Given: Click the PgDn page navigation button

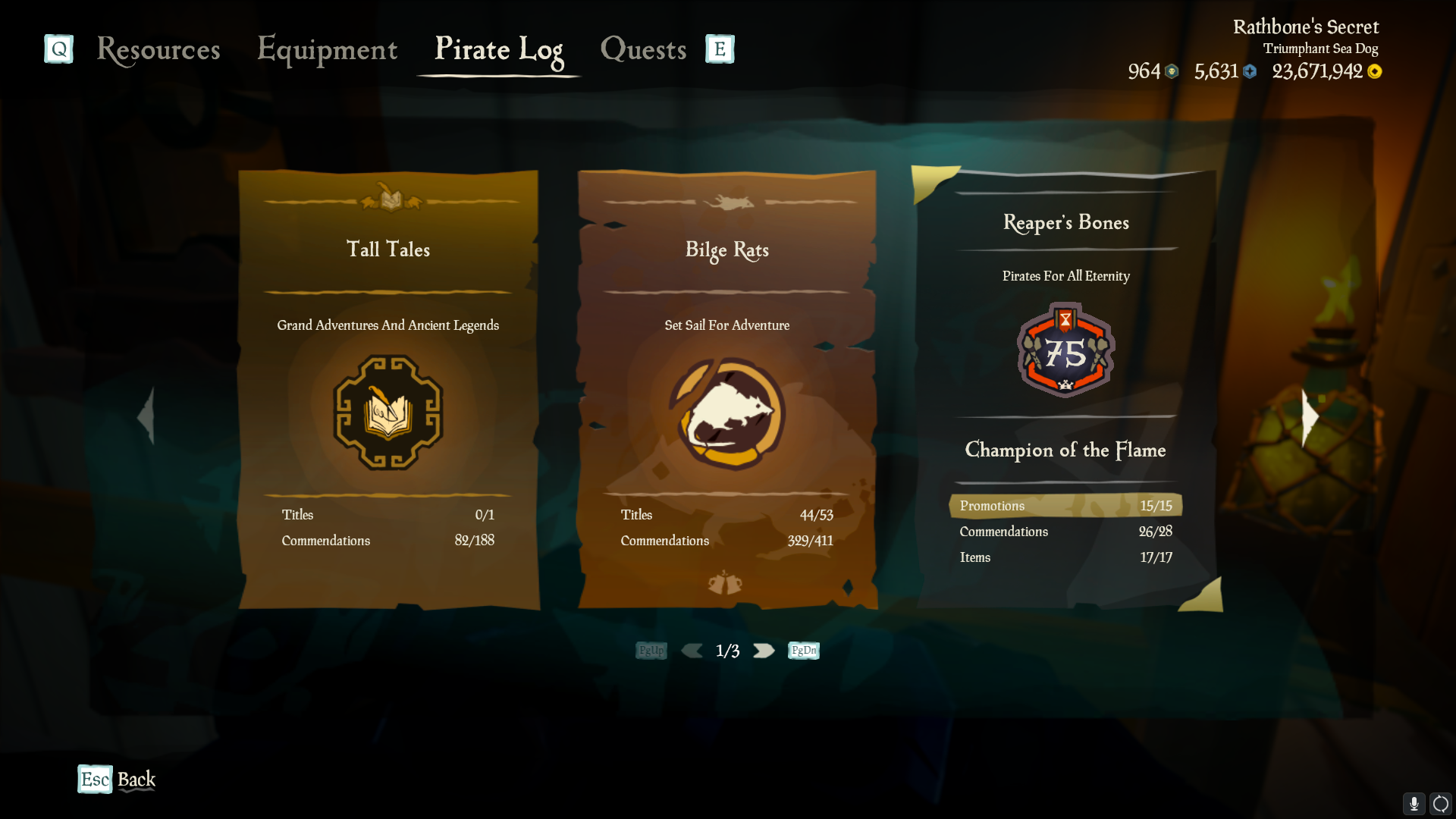Looking at the screenshot, I should pyautogui.click(x=802, y=650).
